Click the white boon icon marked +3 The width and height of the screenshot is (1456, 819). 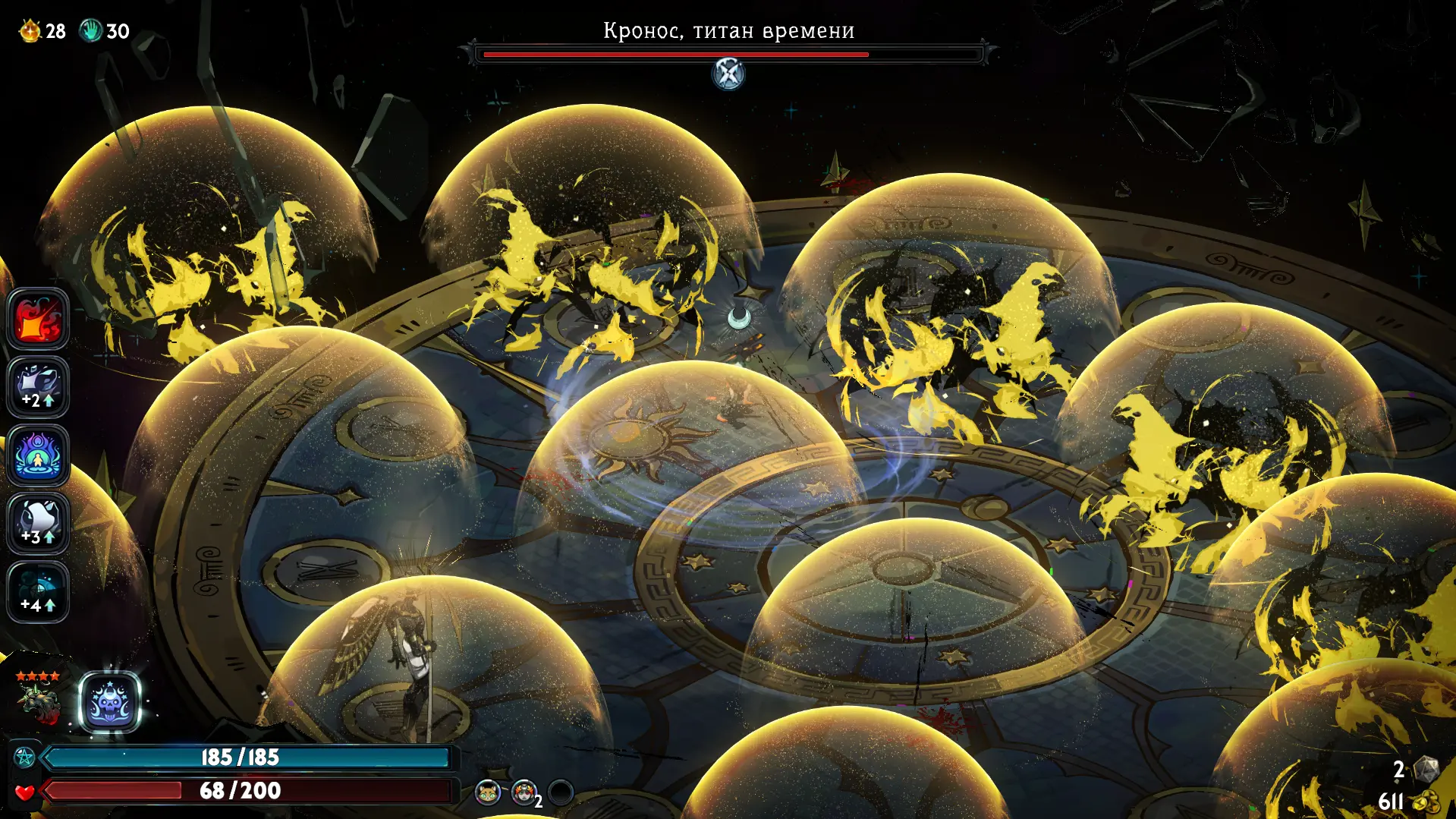[x=38, y=524]
